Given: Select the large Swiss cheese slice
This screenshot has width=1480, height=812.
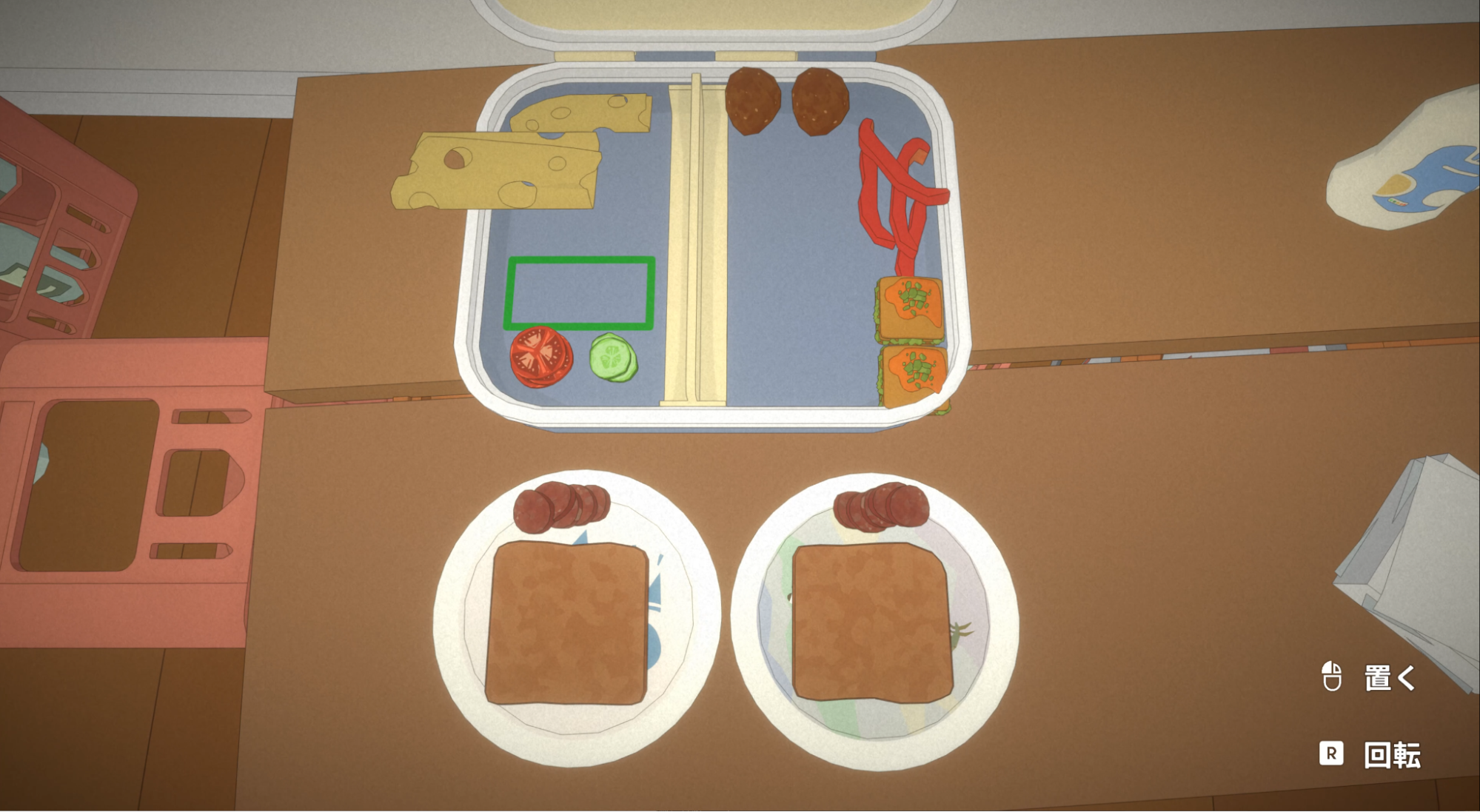Looking at the screenshot, I should pyautogui.click(x=496, y=170).
